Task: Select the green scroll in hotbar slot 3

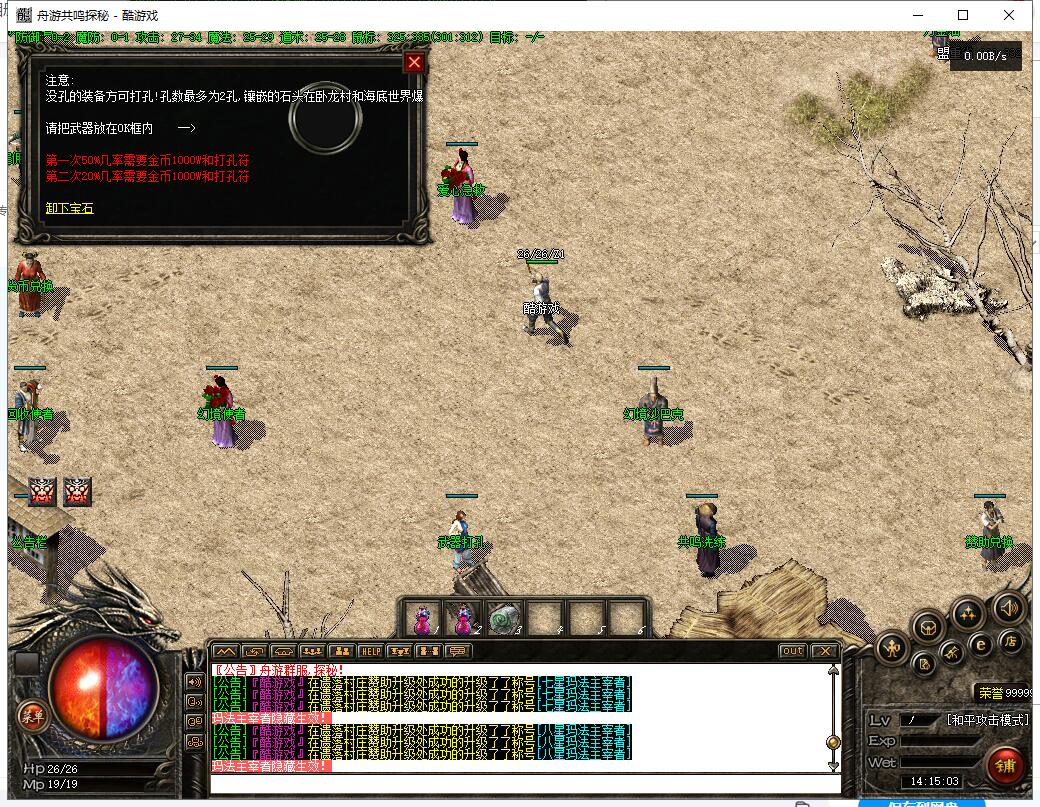Action: pyautogui.click(x=505, y=617)
